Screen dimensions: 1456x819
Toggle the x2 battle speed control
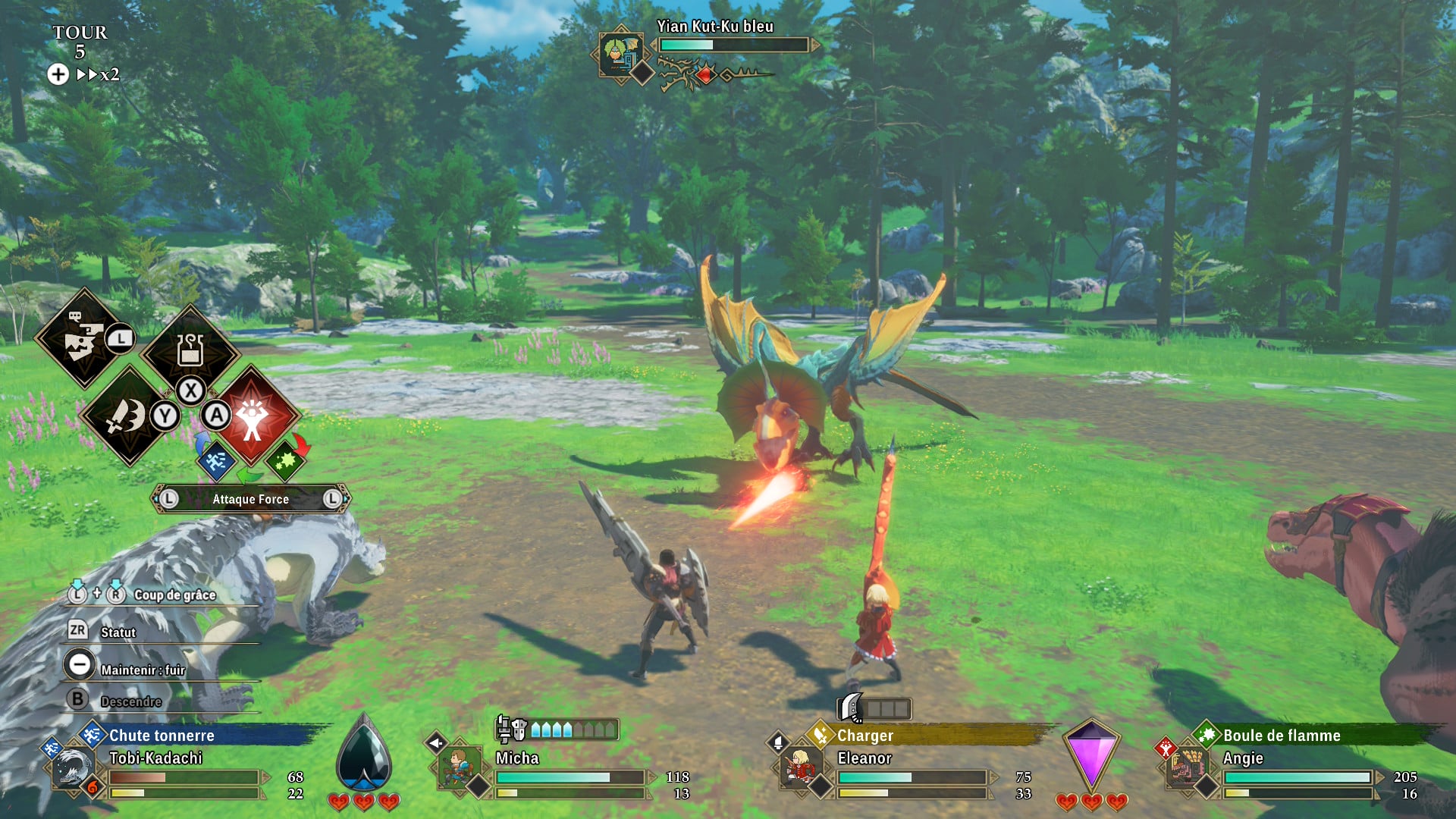pyautogui.click(x=97, y=74)
